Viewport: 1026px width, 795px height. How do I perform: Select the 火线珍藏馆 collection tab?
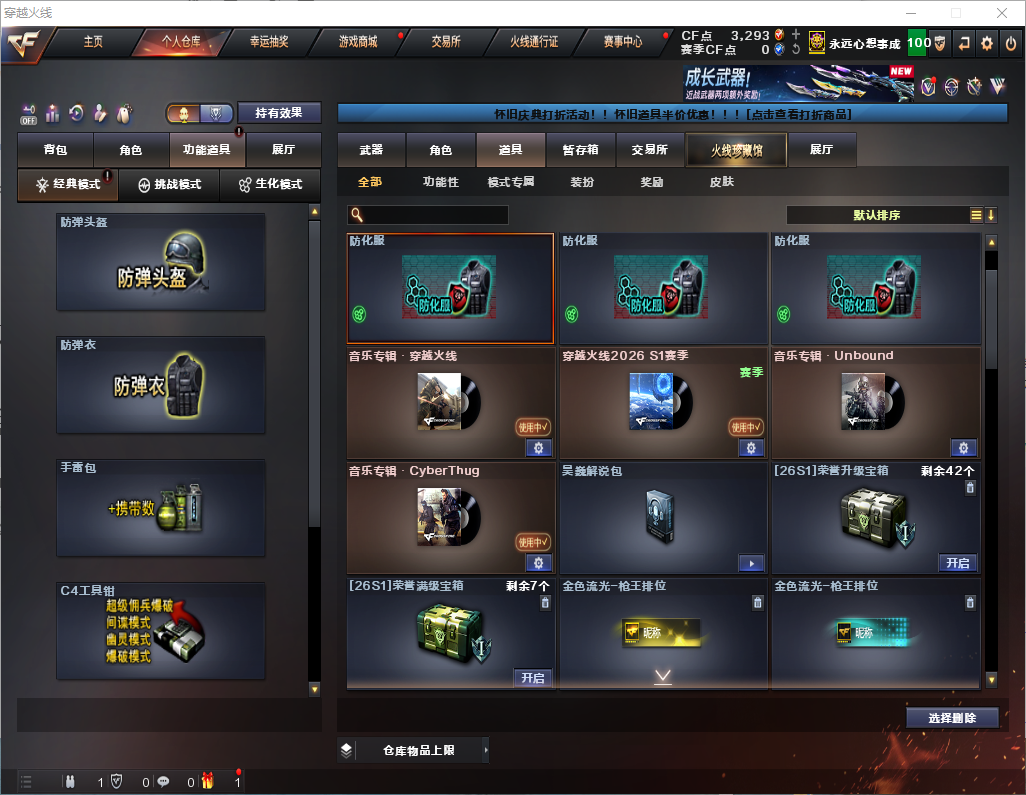coord(736,150)
